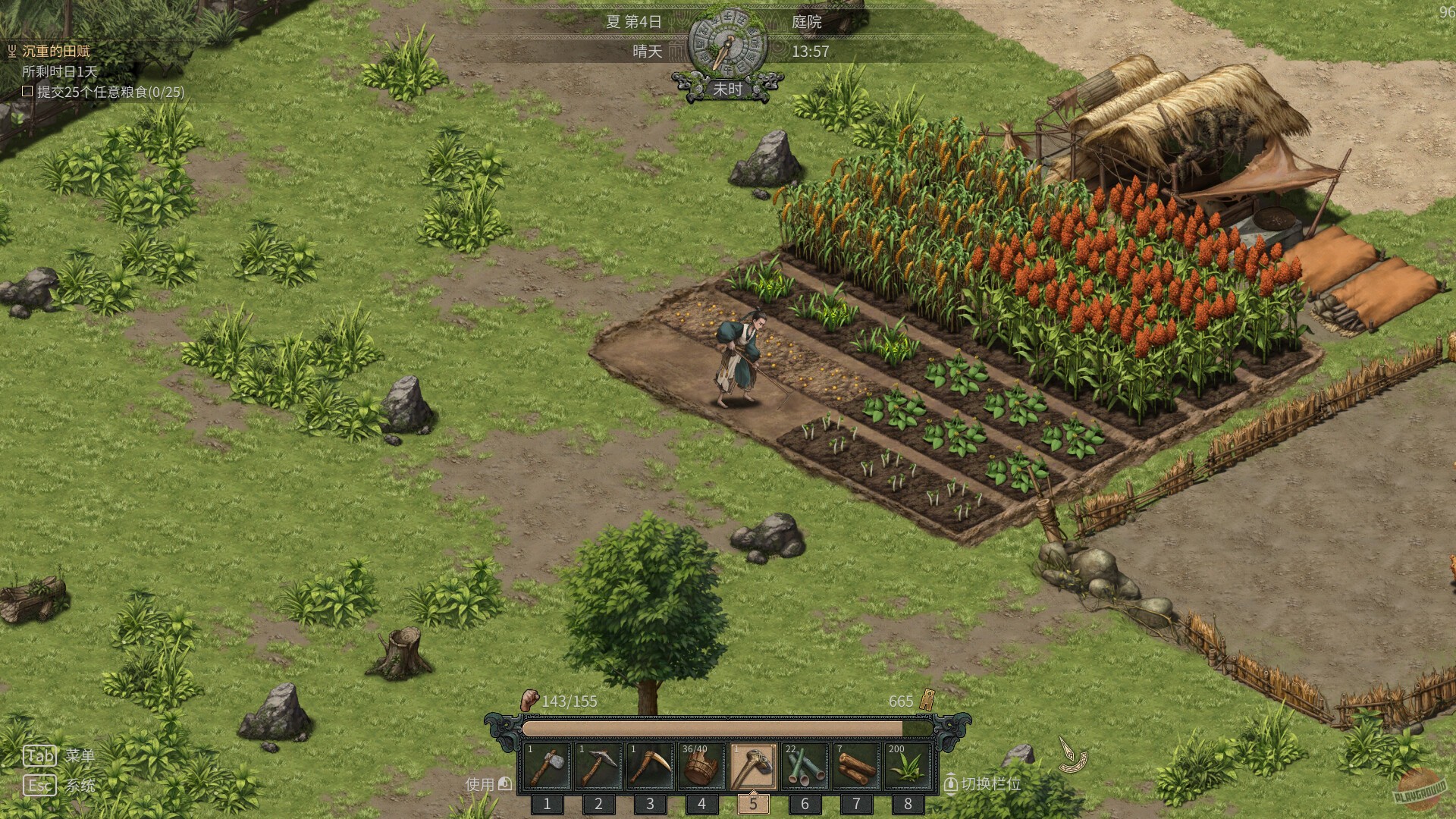This screenshot has width=1456, height=819.
Task: Click the compass clock dial
Action: pyautogui.click(x=727, y=44)
